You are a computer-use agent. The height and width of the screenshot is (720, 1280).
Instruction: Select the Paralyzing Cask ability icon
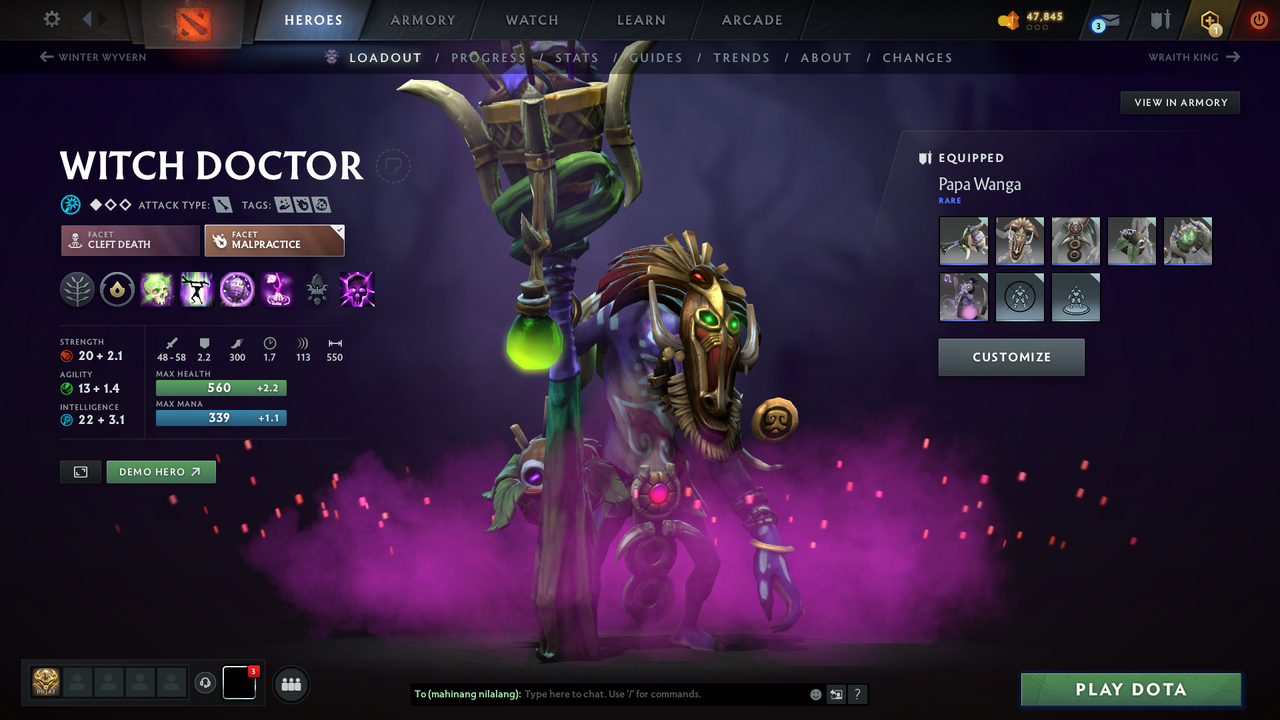[157, 290]
